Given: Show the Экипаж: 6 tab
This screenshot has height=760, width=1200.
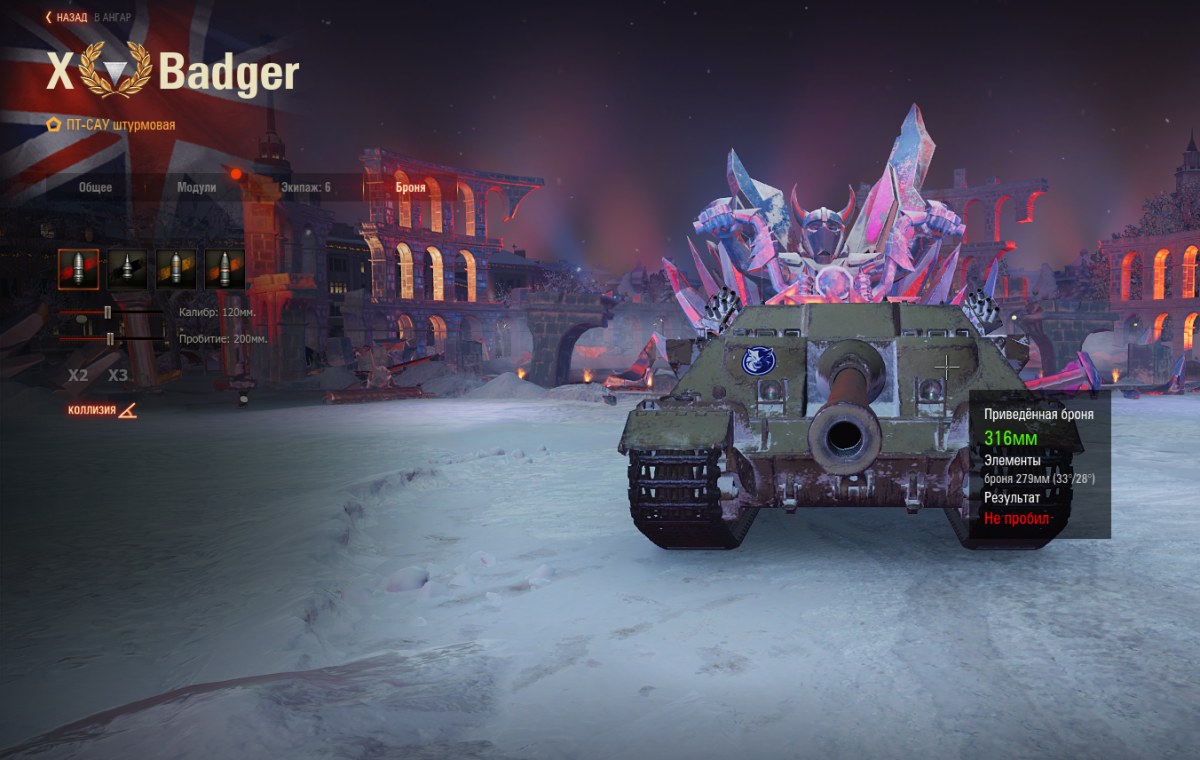Looking at the screenshot, I should (306, 187).
